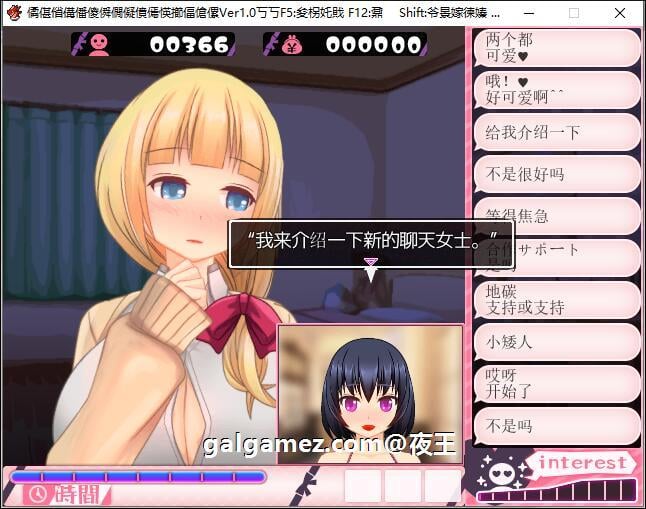Viewport: 646px width, 509px height.
Task: Select the "哦！♥ 好可爱啊" comment
Action: 555,90
